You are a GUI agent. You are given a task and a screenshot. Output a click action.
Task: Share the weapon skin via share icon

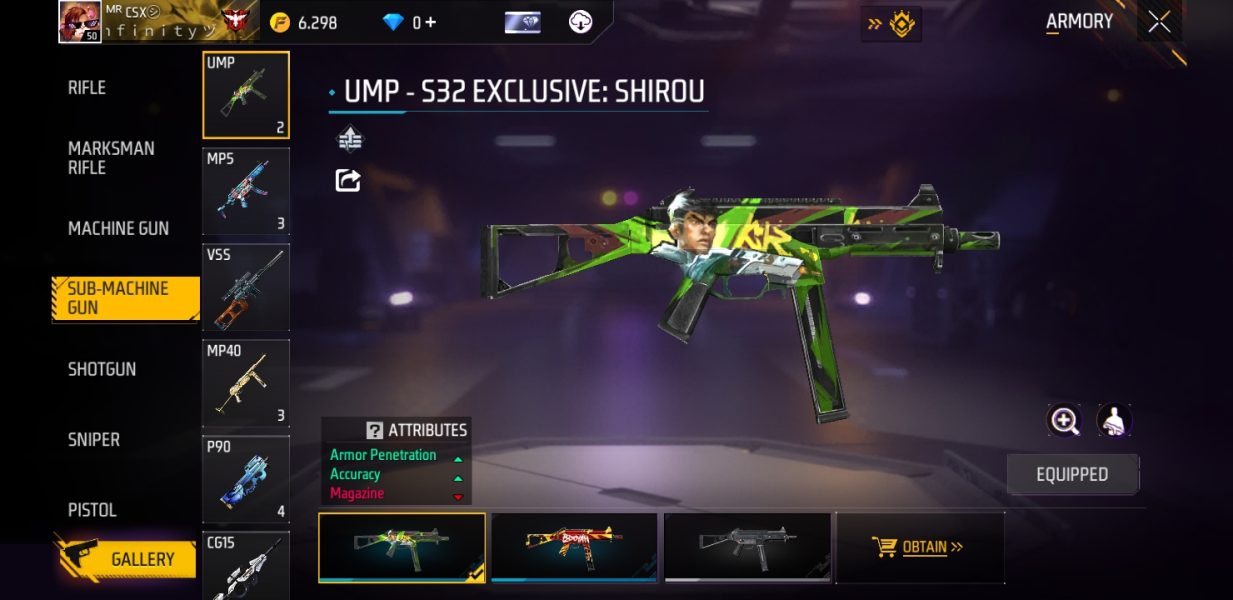coord(348,181)
